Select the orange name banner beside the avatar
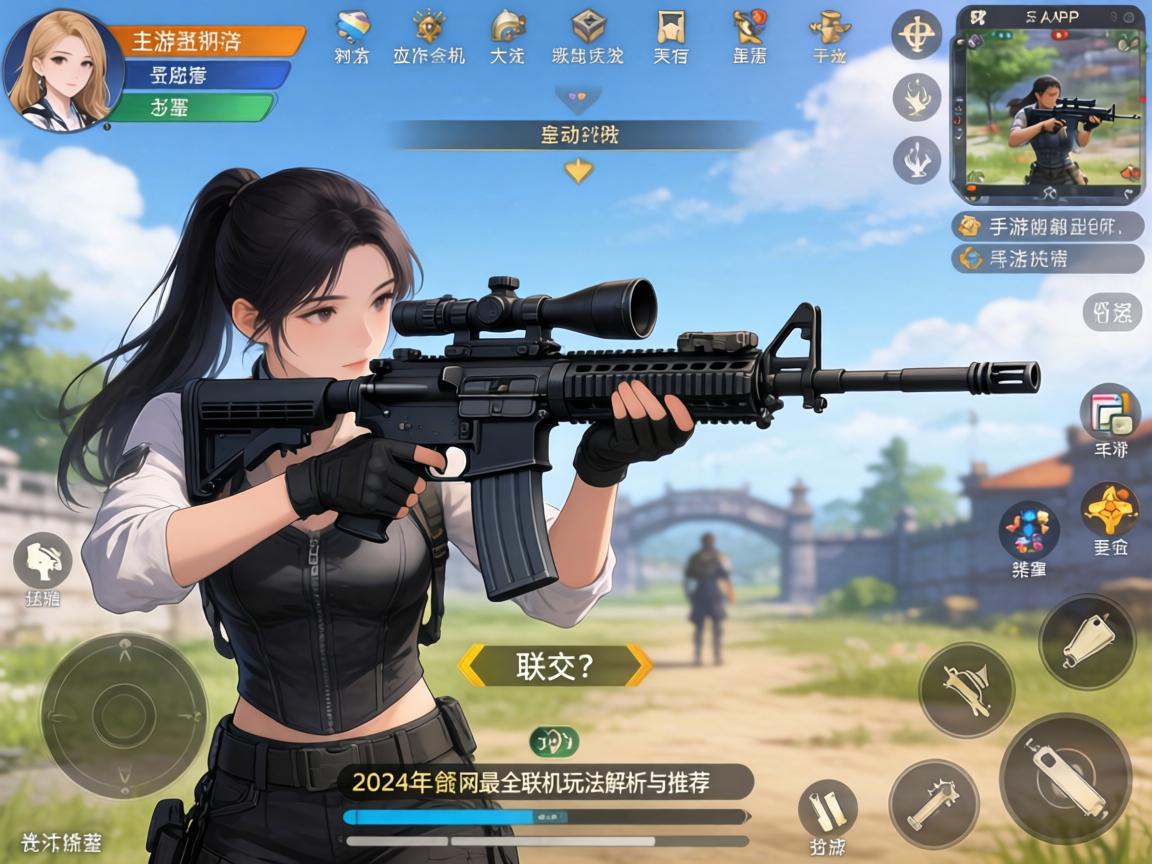Screen dimensions: 1152x864 204,41
